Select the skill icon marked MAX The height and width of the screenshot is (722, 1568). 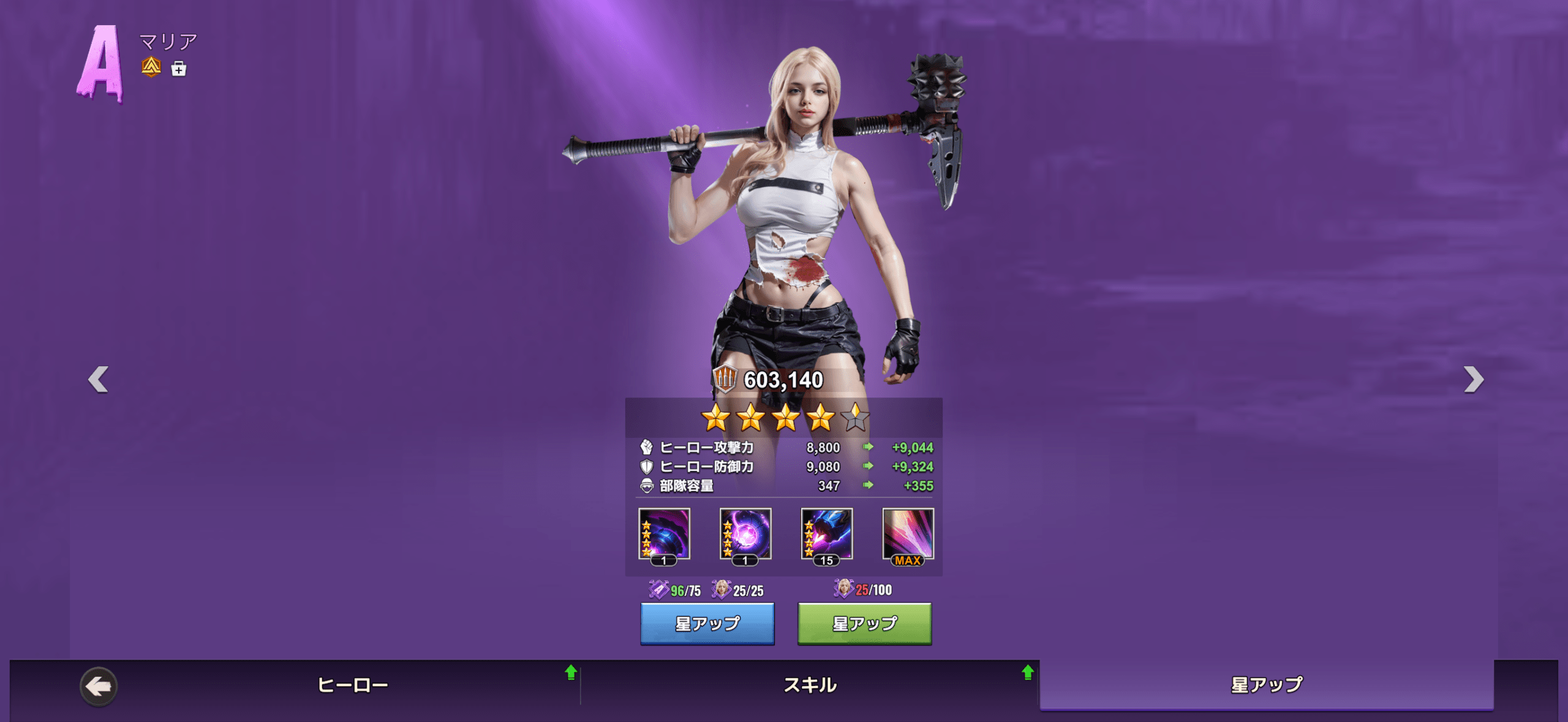[908, 535]
